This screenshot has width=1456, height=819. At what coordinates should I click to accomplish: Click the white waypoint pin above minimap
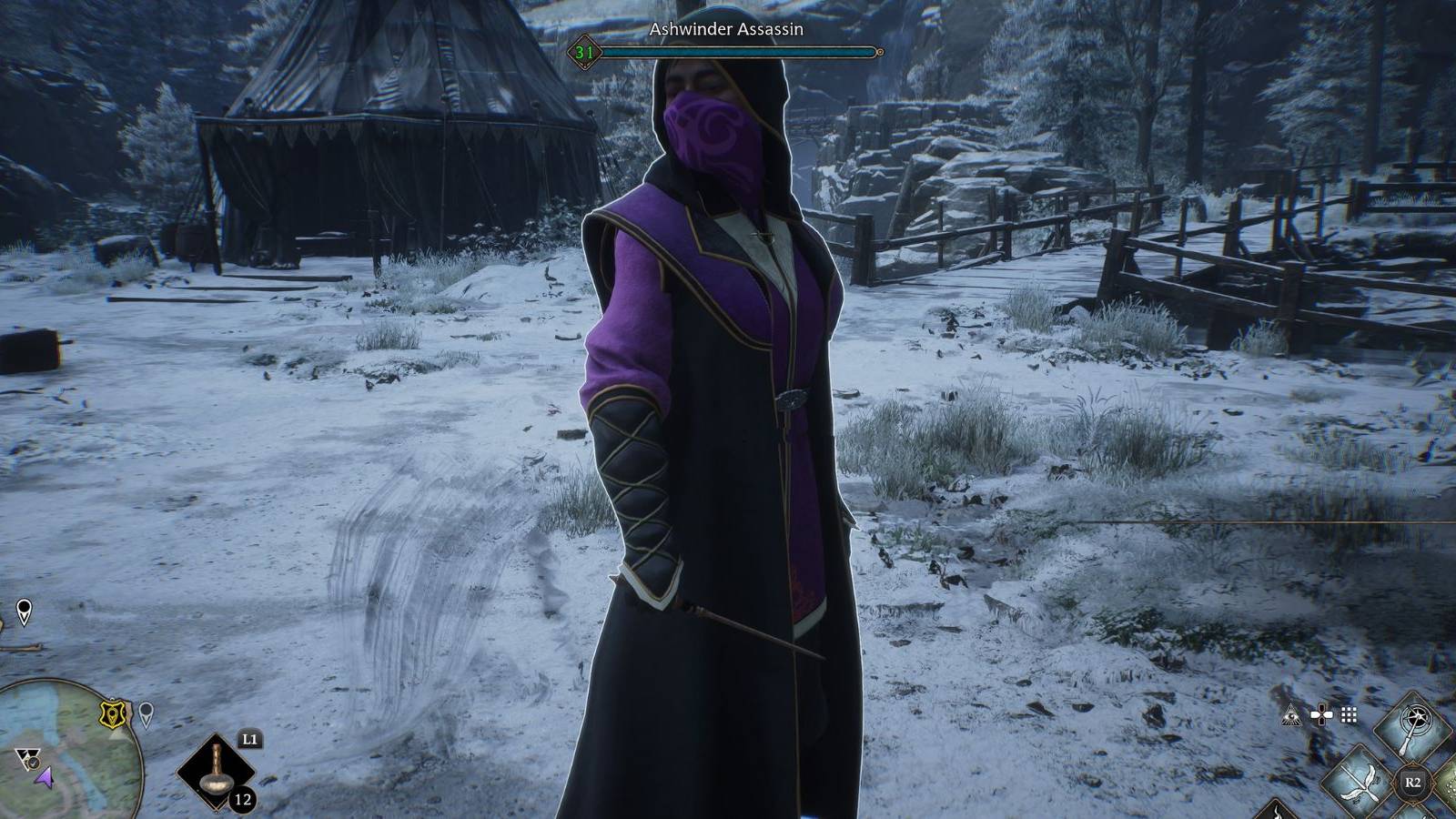pos(24,612)
